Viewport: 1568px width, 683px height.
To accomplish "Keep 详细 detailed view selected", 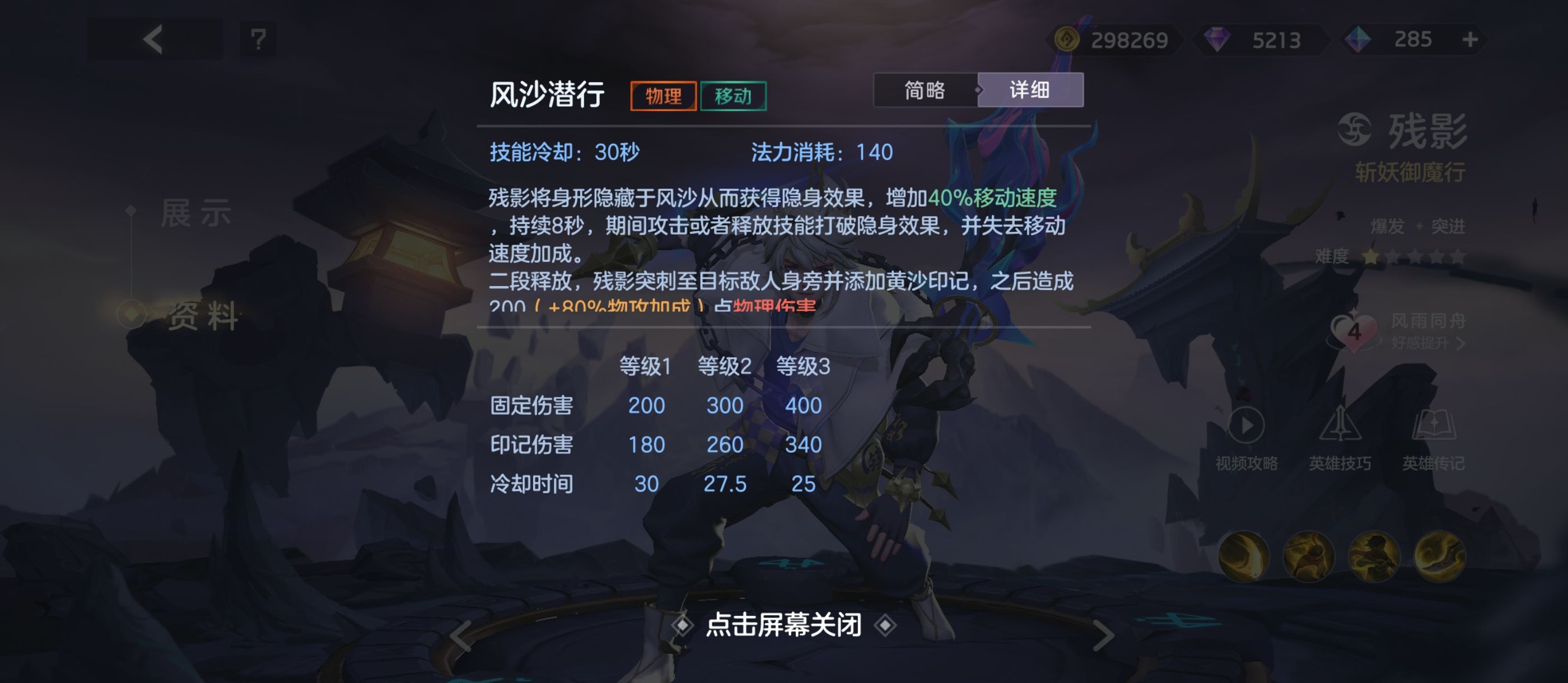I will point(1030,90).
